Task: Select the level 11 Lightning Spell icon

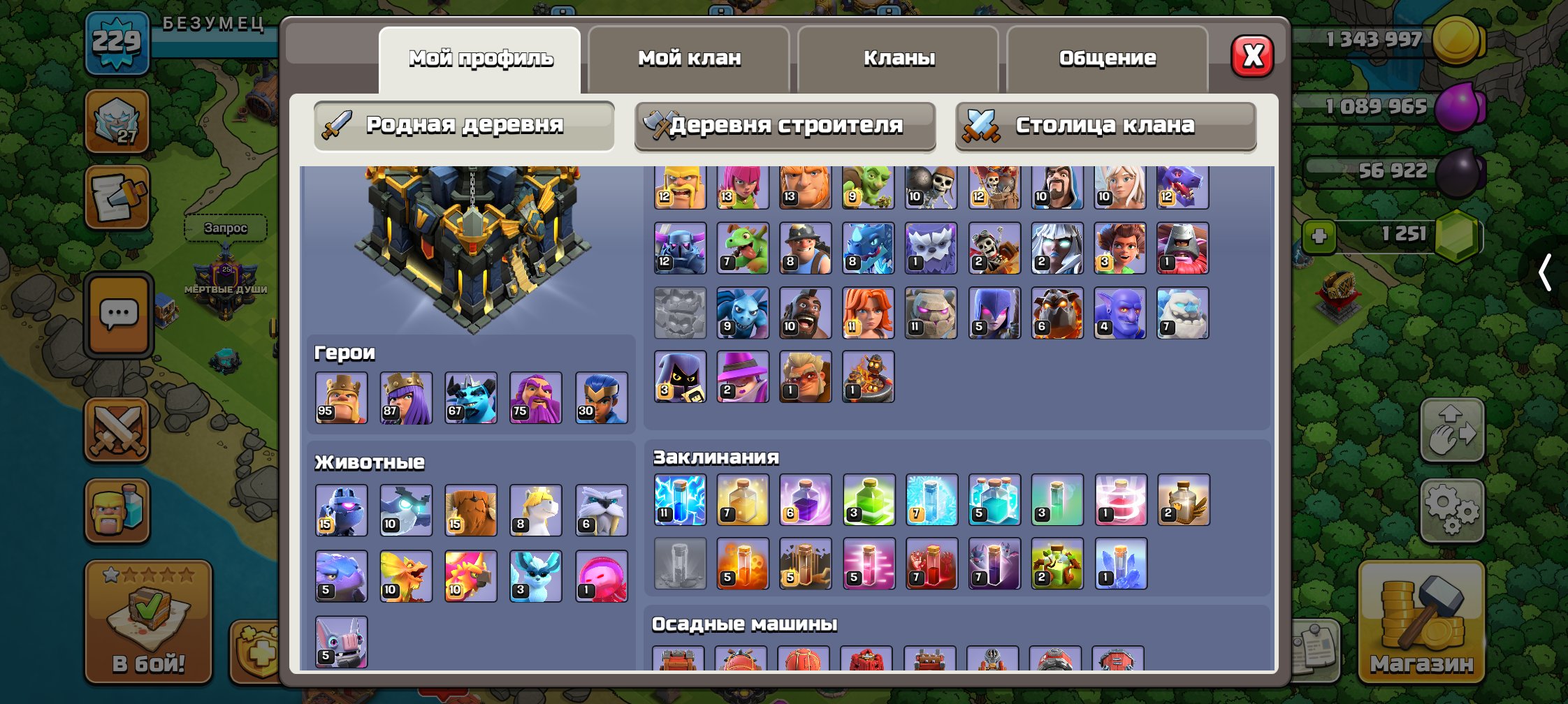Action: pyautogui.click(x=678, y=500)
